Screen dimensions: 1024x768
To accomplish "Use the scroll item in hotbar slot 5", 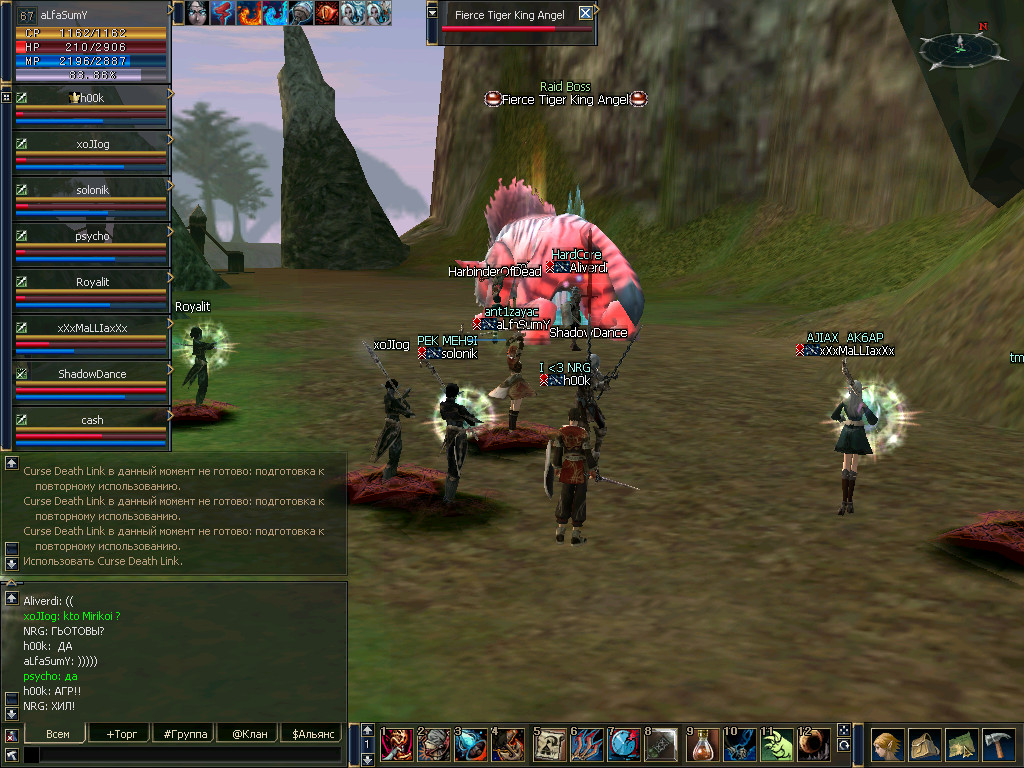I will [x=551, y=745].
